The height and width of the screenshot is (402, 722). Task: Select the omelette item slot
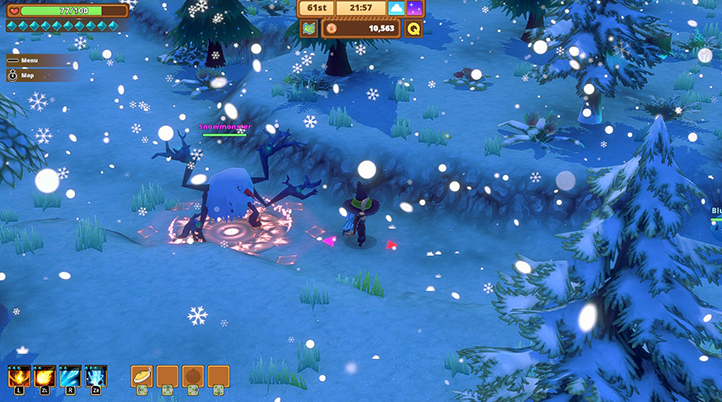142,376
